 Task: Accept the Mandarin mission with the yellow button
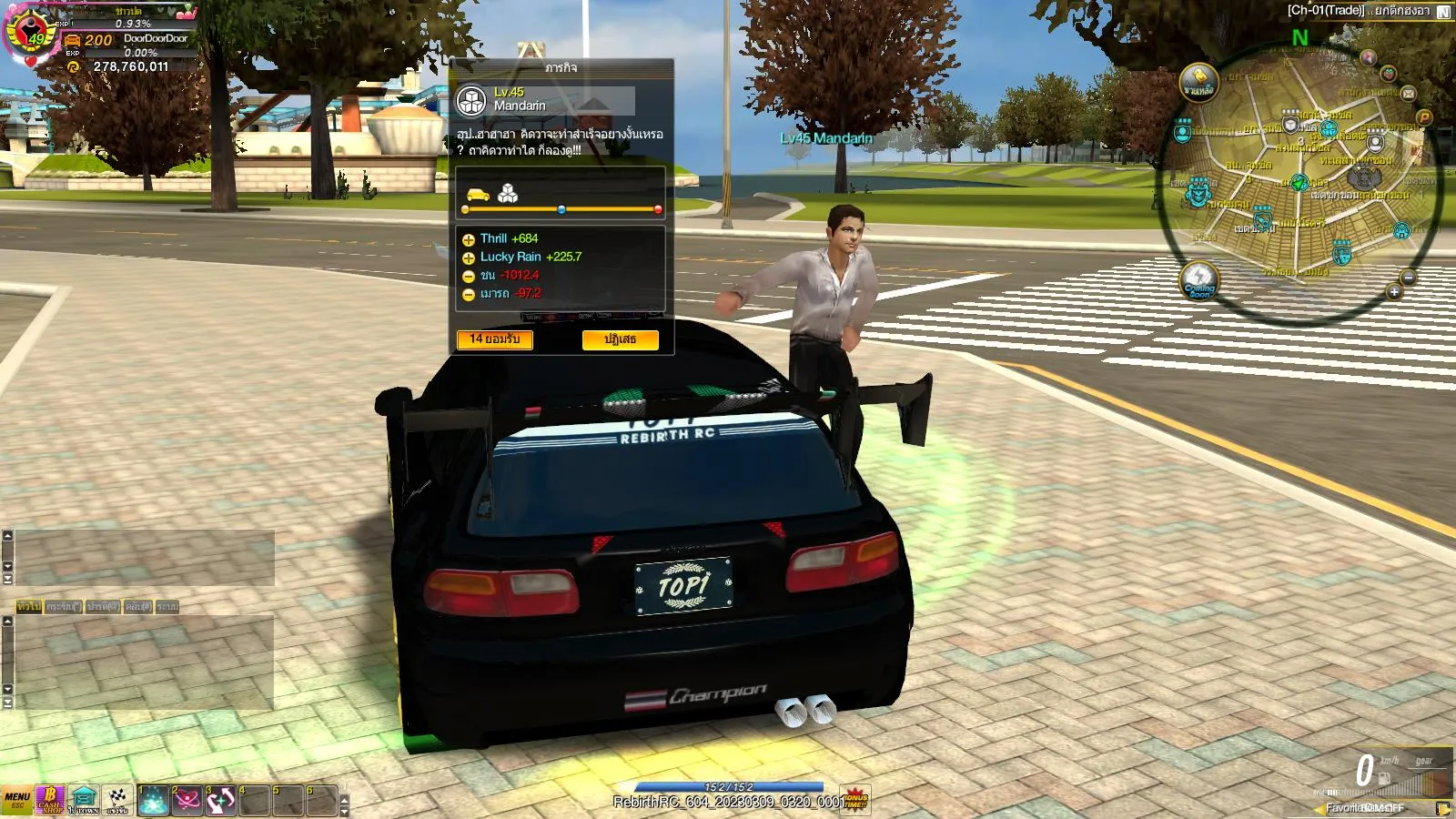tap(495, 339)
